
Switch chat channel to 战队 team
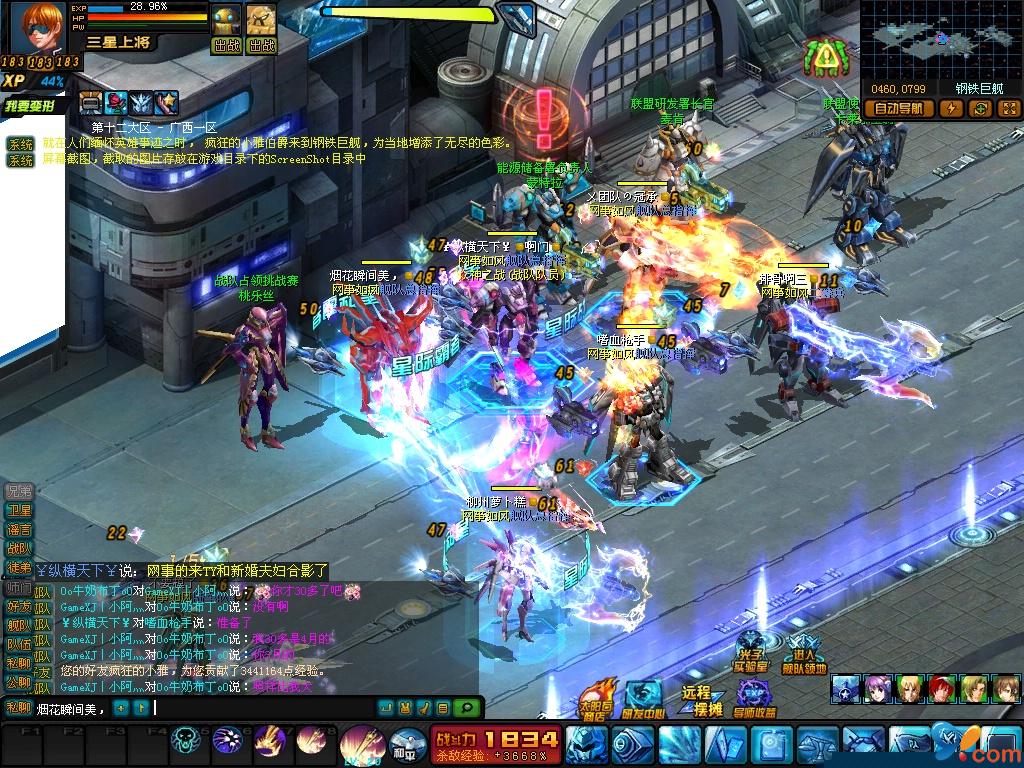coord(19,548)
